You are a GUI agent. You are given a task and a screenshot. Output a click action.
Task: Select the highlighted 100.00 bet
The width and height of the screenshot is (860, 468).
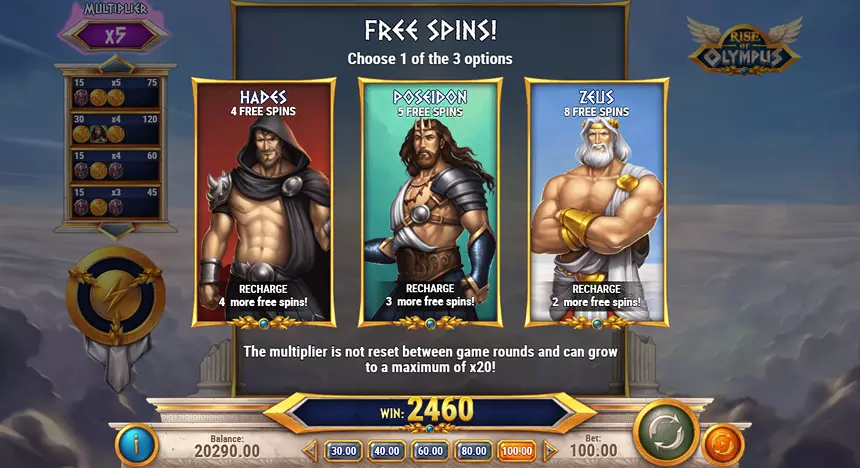(x=517, y=451)
